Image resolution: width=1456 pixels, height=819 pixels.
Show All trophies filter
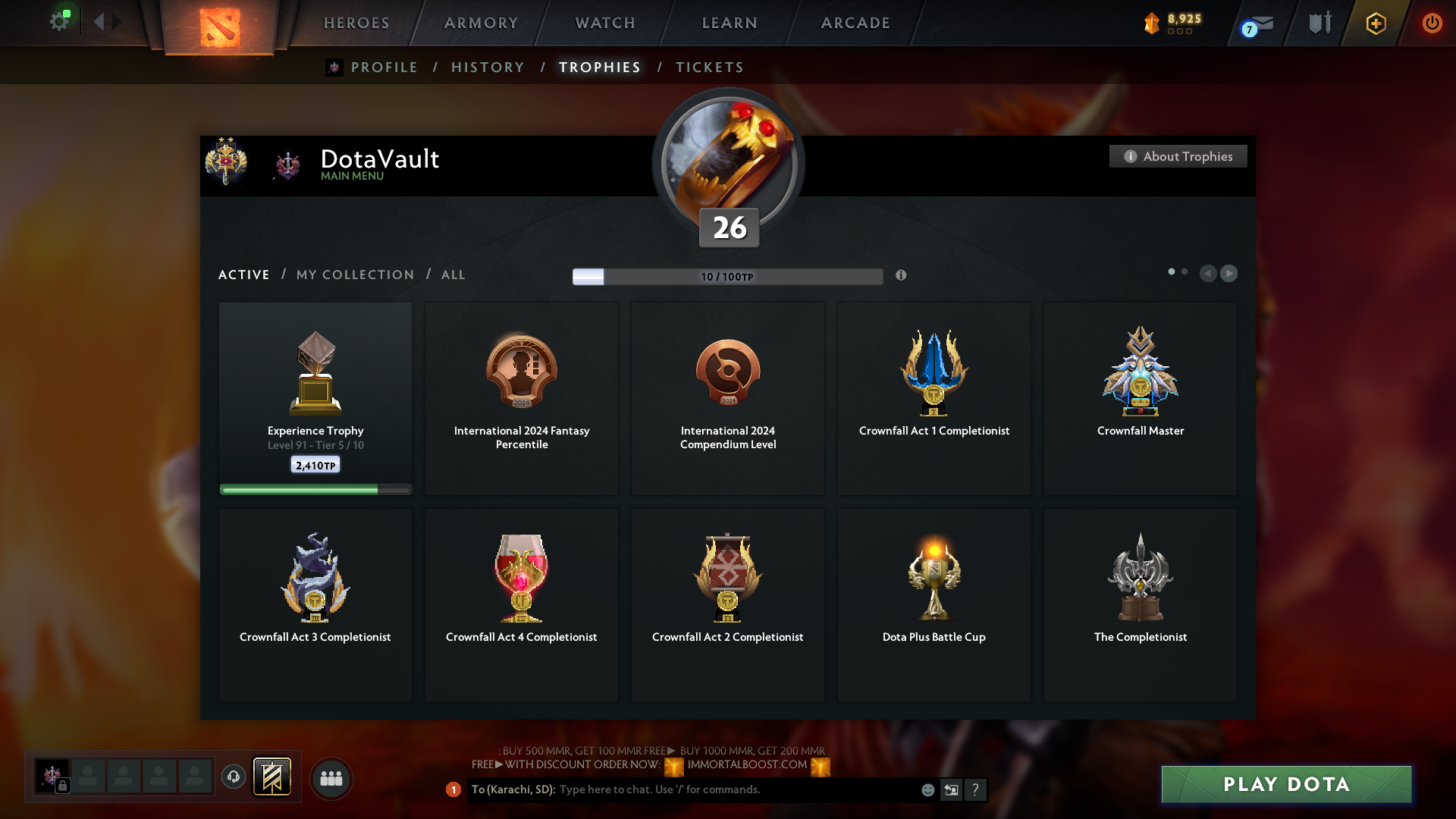(453, 275)
